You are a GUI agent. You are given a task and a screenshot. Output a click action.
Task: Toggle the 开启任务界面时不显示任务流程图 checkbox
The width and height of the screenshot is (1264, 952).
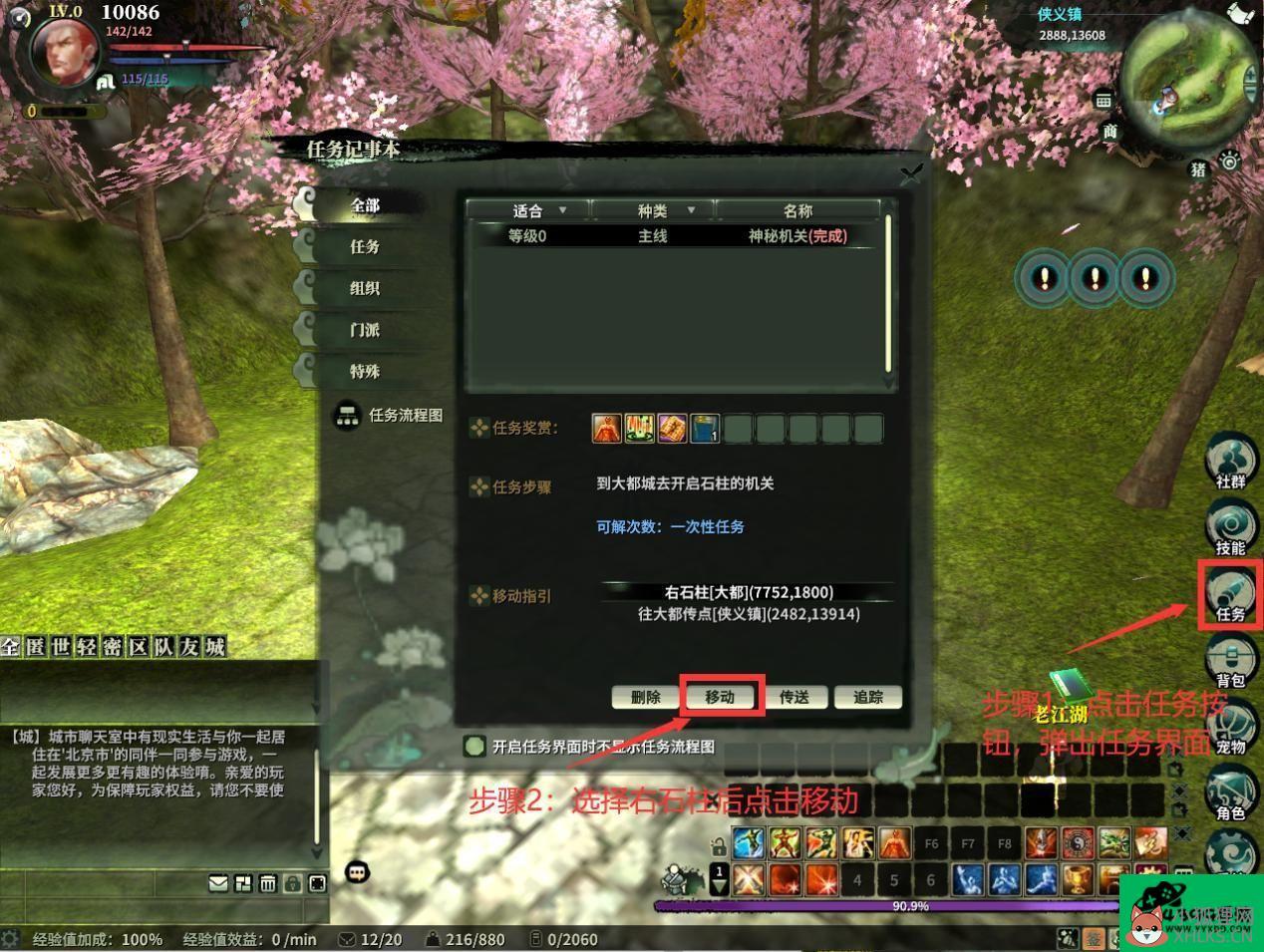(x=475, y=746)
